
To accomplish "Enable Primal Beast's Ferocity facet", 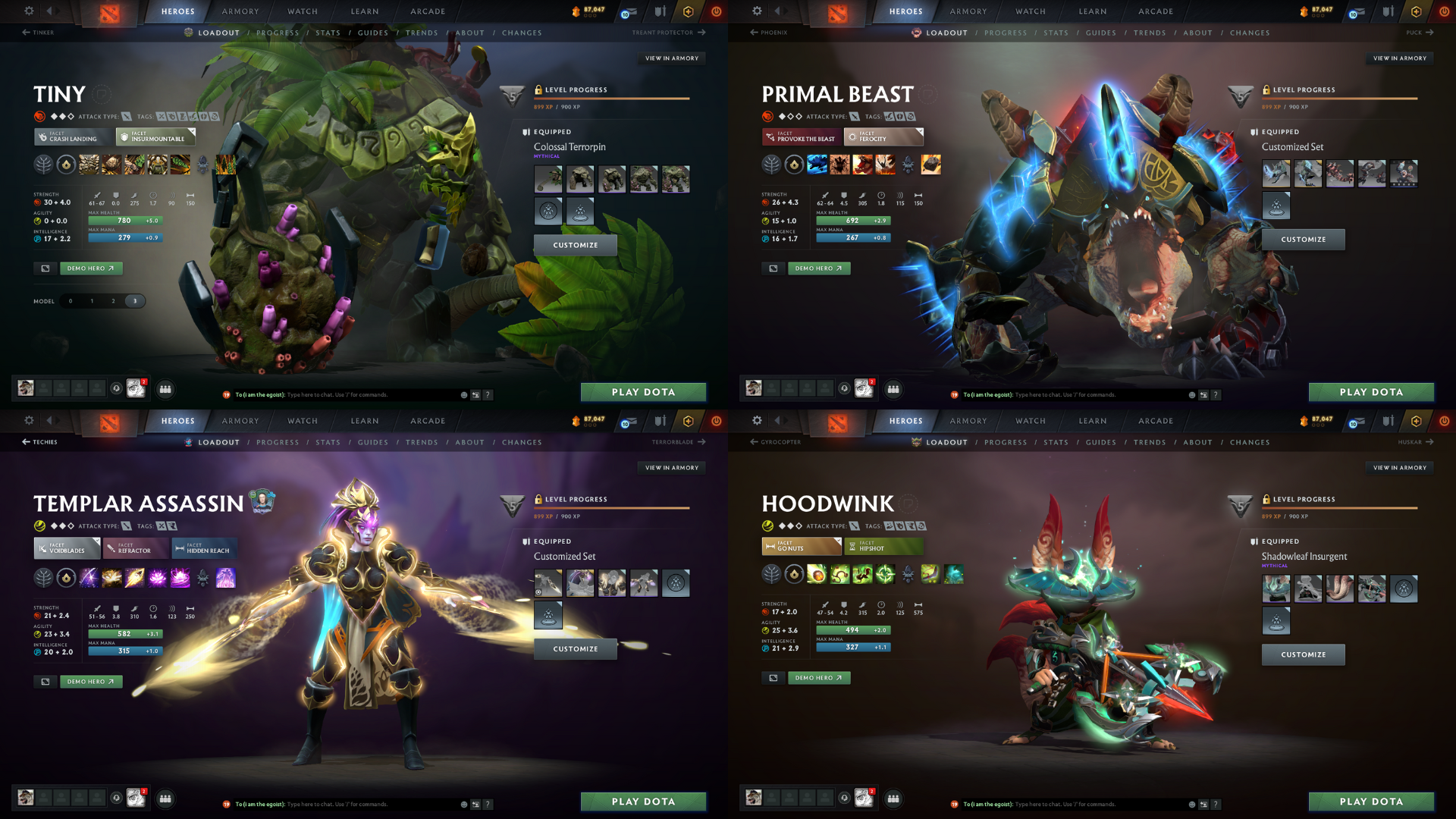I will click(883, 137).
